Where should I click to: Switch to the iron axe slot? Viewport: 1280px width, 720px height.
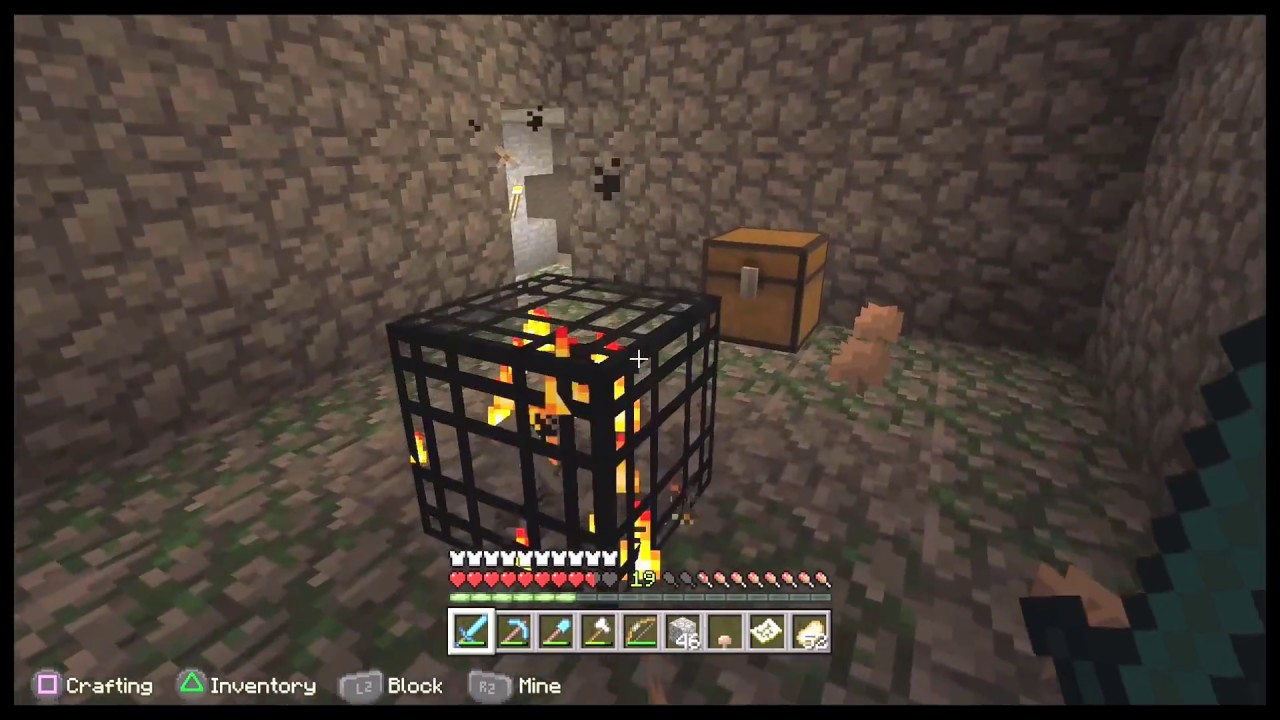[598, 632]
